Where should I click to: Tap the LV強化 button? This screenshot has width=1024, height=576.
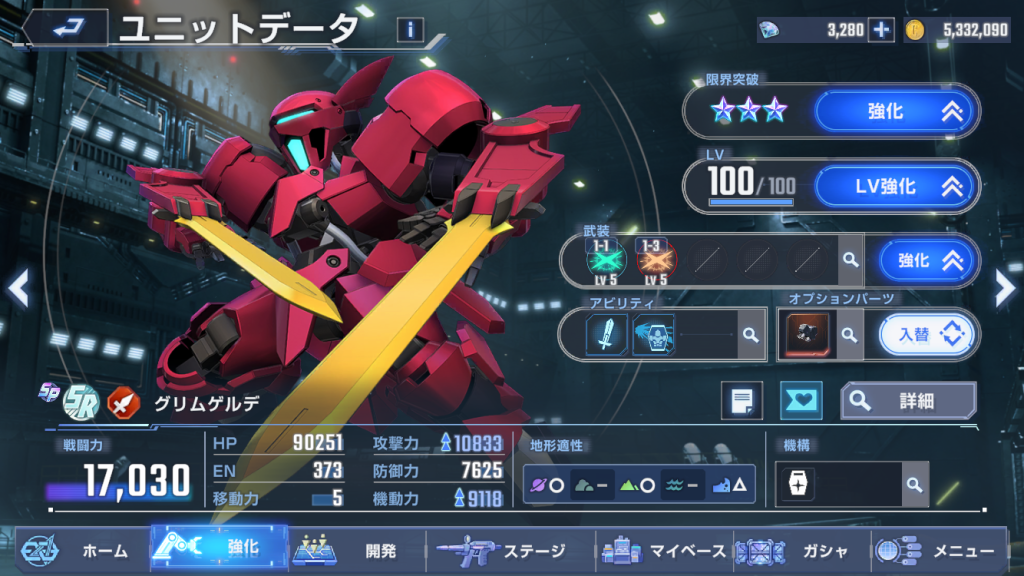coord(896,186)
